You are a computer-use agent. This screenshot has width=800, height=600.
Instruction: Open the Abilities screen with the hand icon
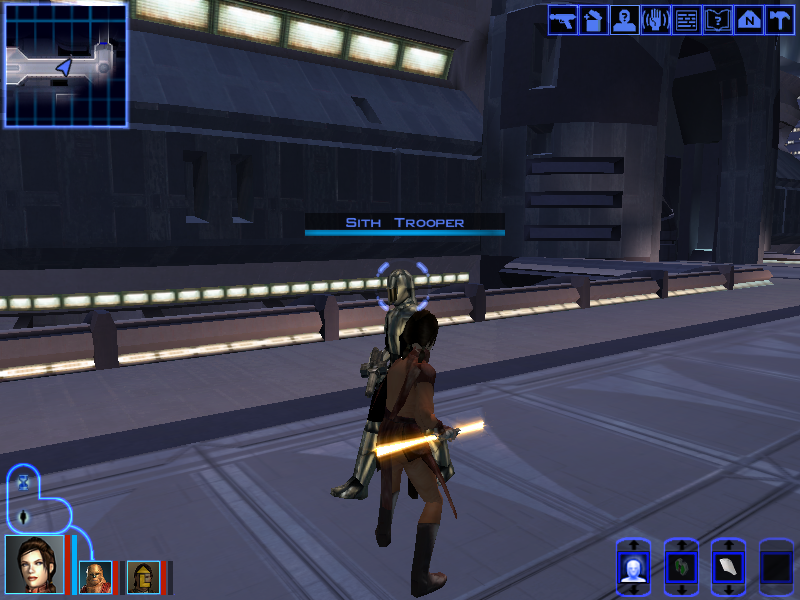(656, 20)
